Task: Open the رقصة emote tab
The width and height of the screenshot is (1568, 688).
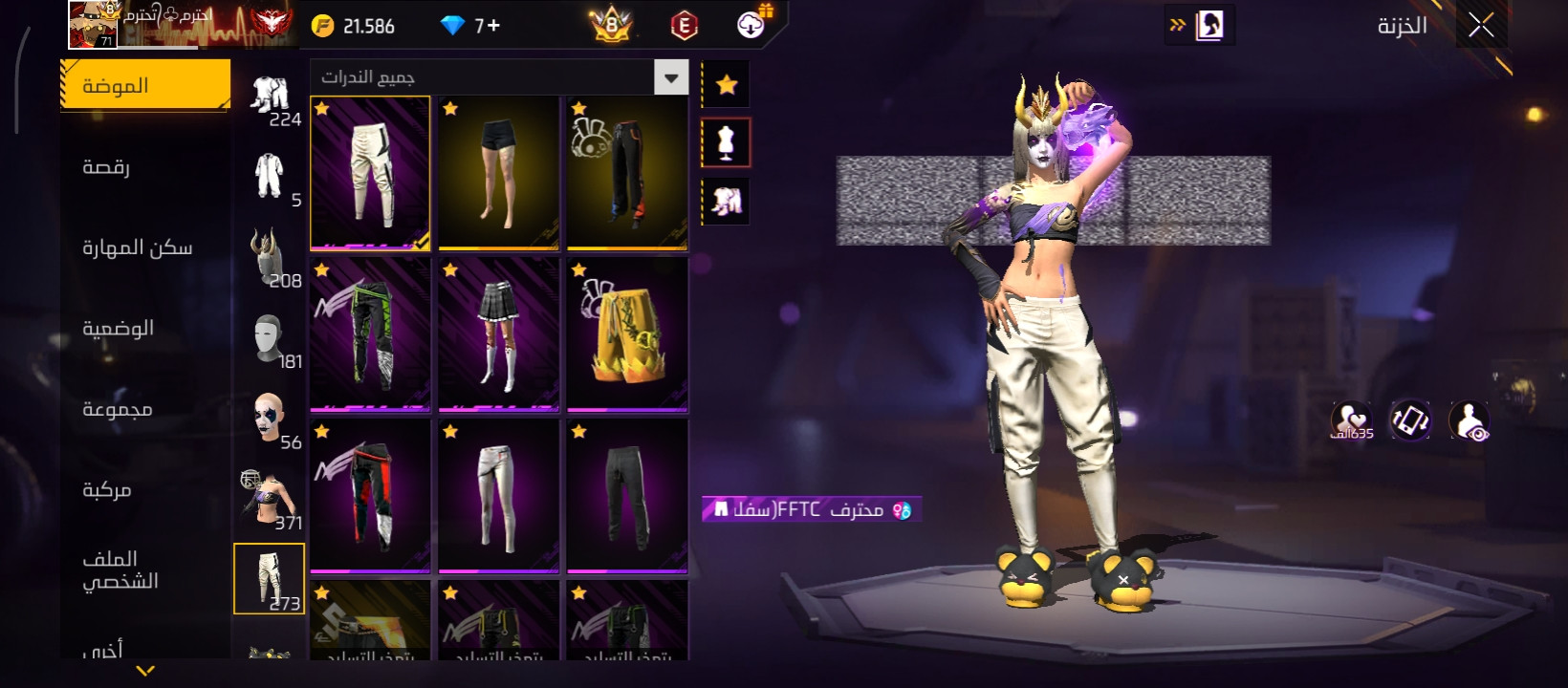Action: pos(106,167)
